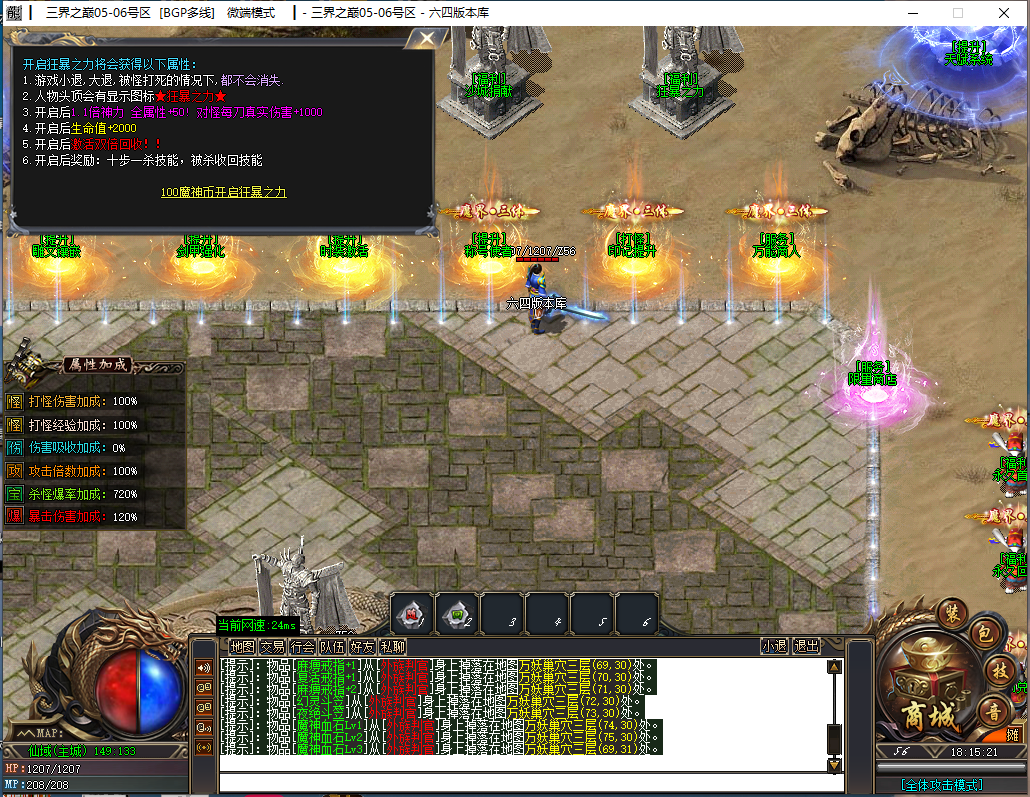Open 私聊 private chat
This screenshot has width=1030, height=797.
coord(392,647)
